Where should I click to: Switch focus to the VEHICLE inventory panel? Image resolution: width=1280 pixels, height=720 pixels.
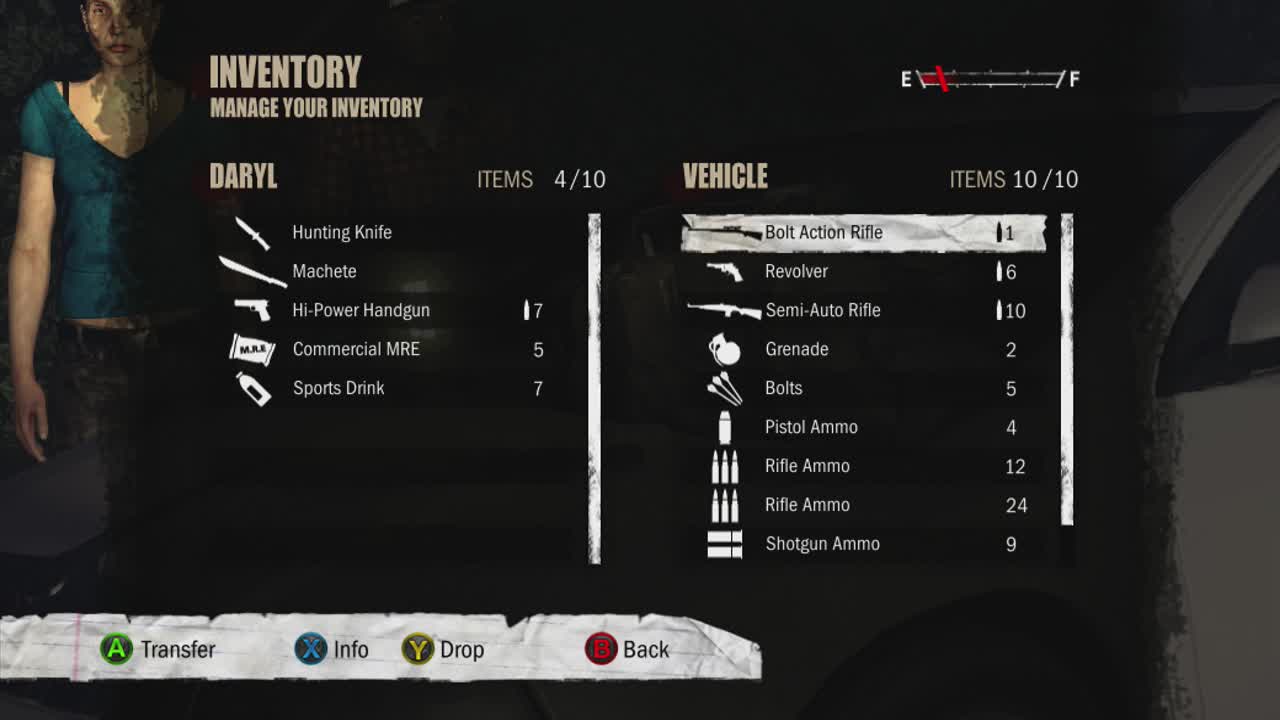tap(723, 175)
